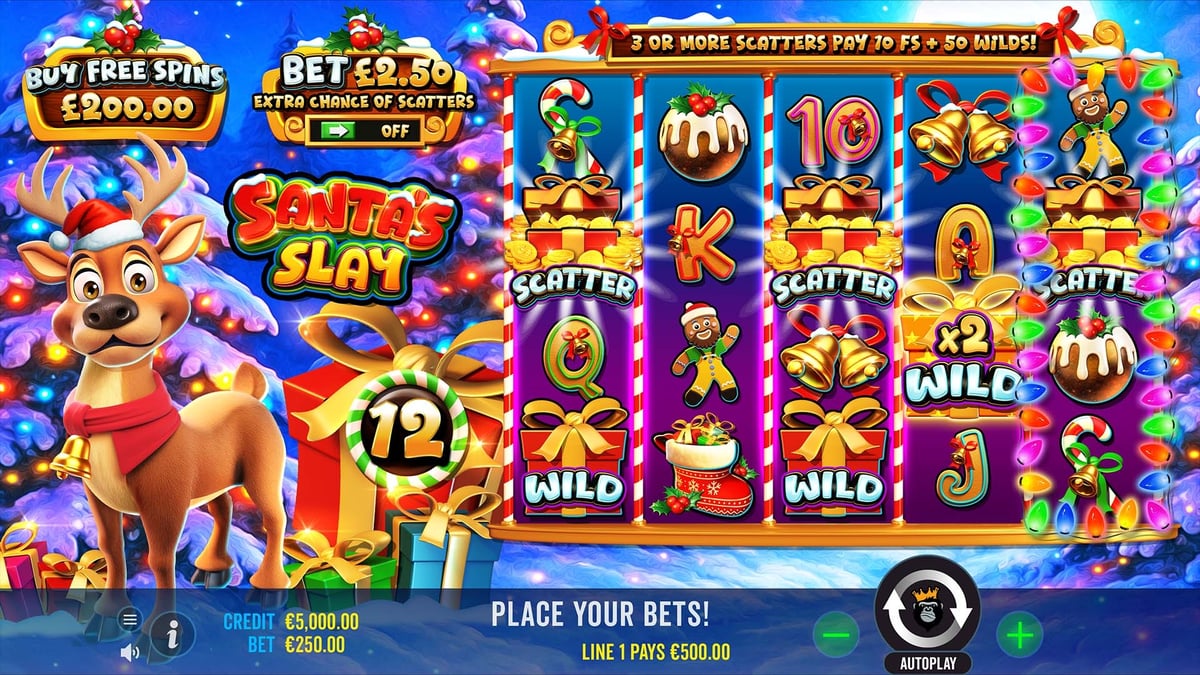Viewport: 1200px width, 675px height.
Task: Open the hamburger menu icon
Action: (129, 620)
